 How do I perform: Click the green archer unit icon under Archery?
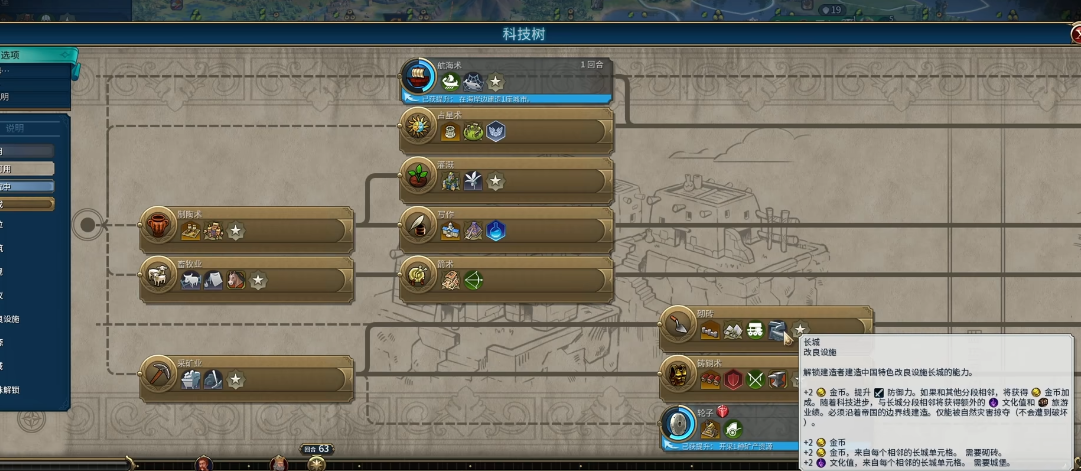tap(474, 281)
